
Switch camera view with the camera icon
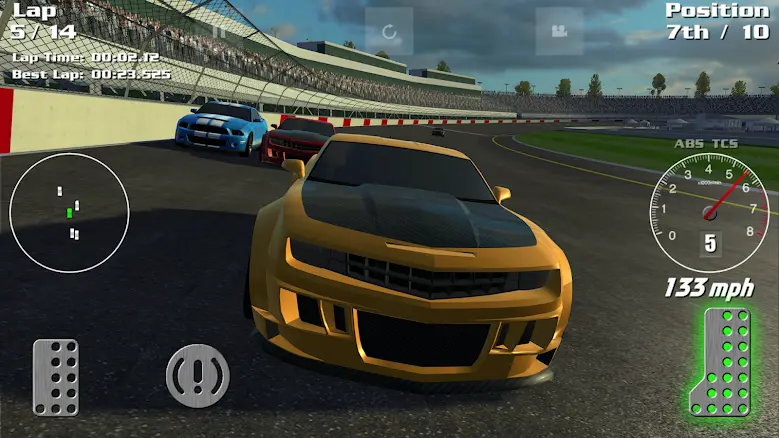click(559, 31)
